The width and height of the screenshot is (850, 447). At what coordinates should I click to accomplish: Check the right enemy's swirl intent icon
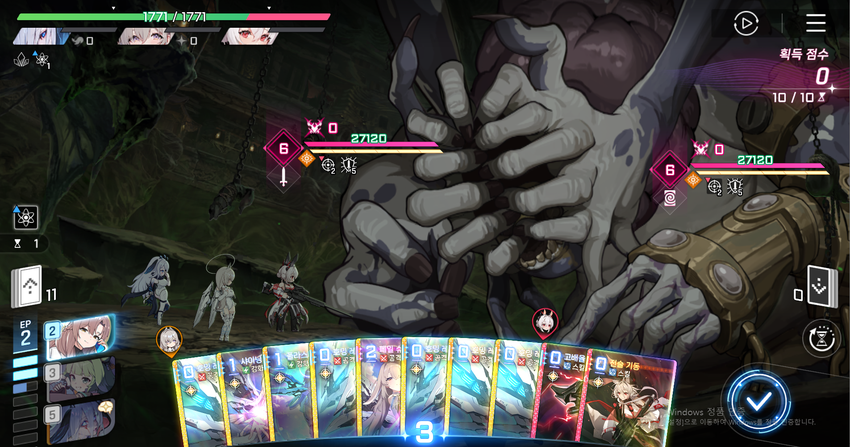[x=668, y=196]
